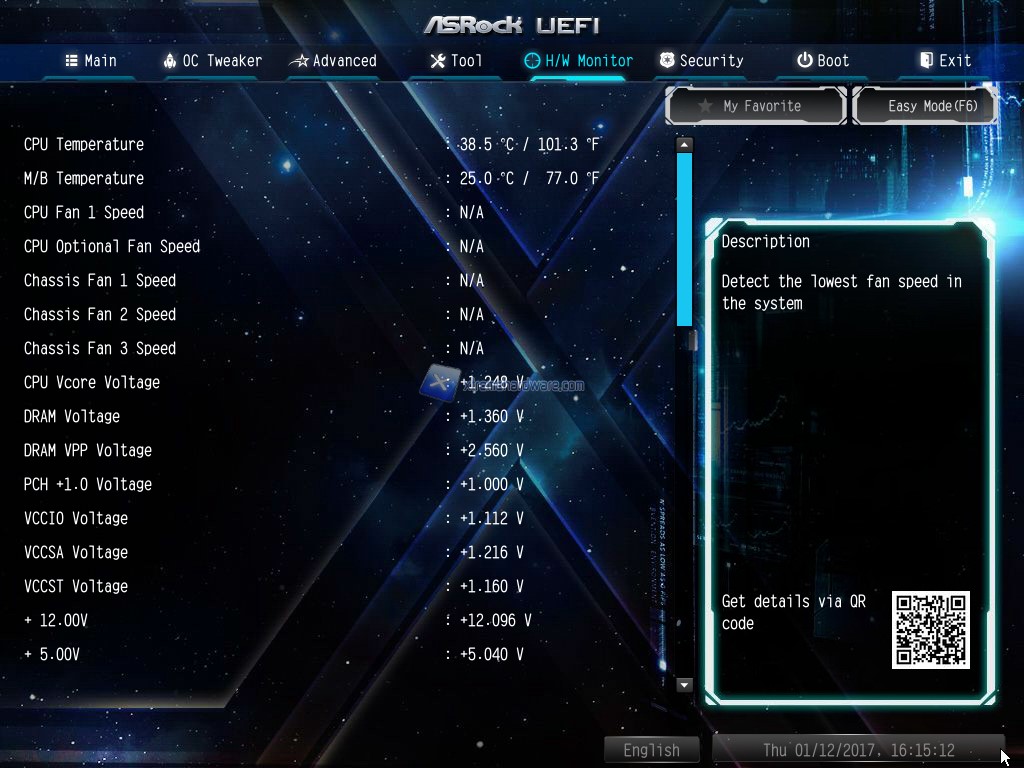Switch to the Boot tab
1024x768 pixels.
coord(823,61)
